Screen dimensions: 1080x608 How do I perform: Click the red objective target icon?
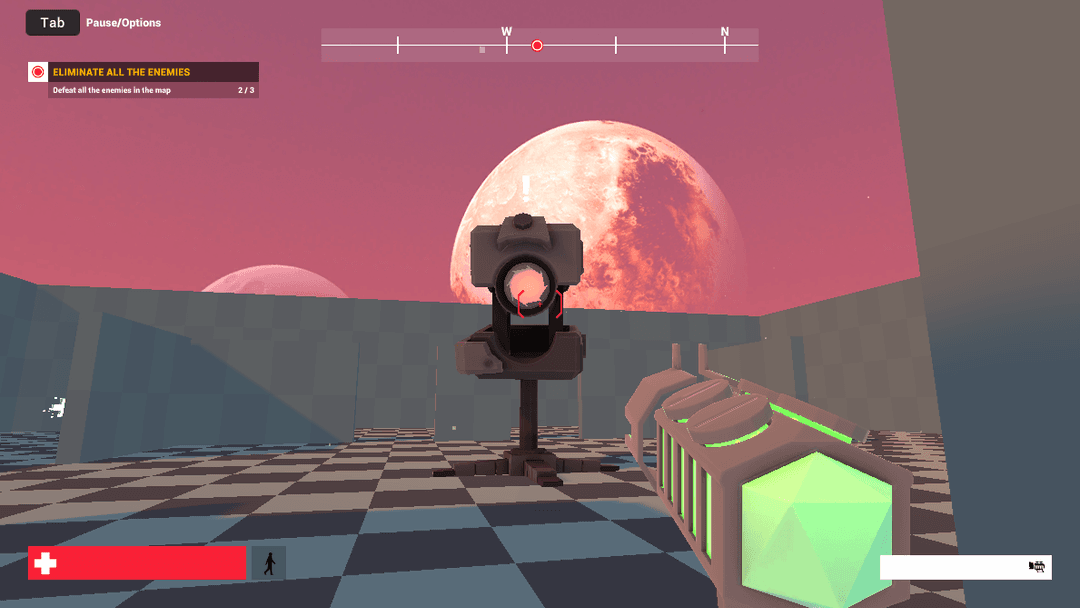(x=38, y=72)
